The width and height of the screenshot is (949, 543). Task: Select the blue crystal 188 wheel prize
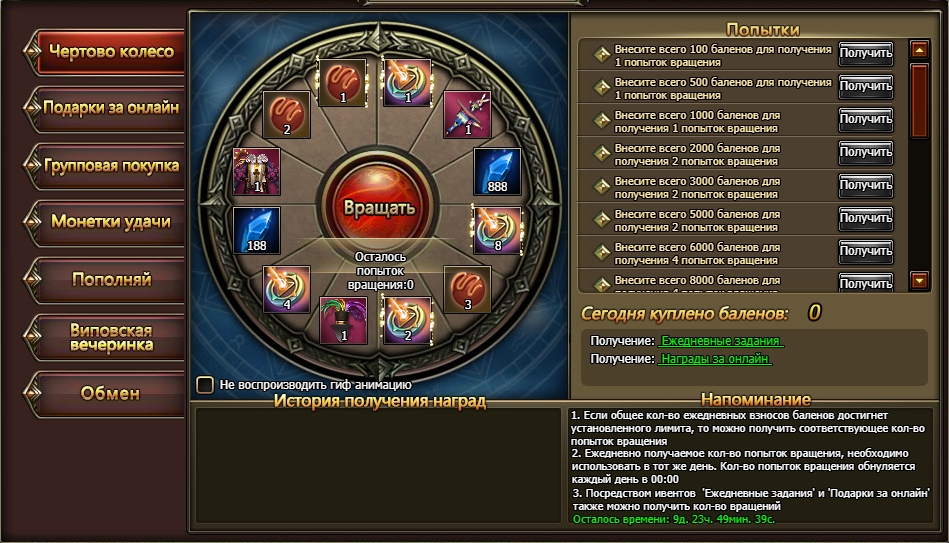tap(256, 229)
